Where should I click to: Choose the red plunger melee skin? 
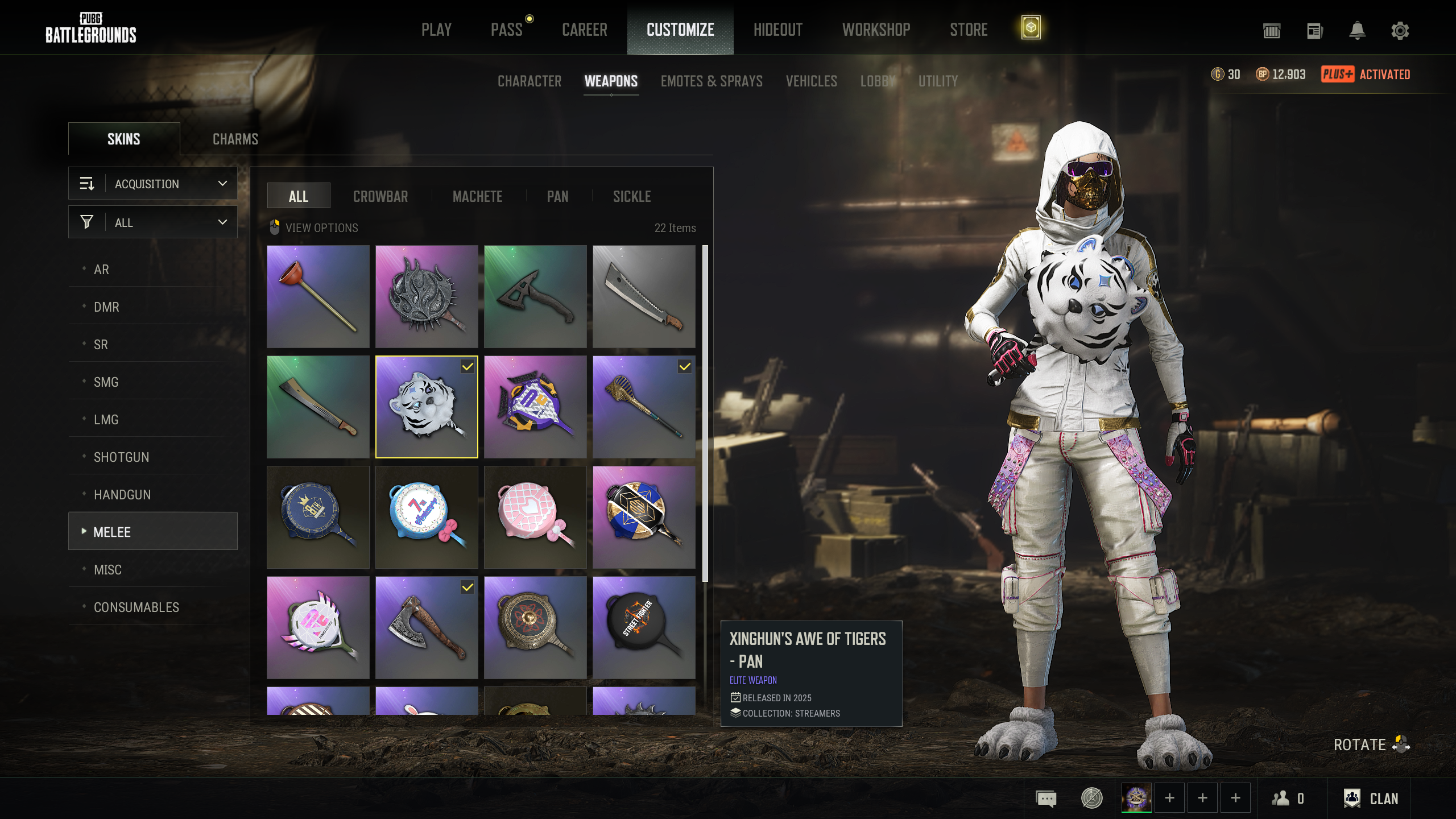point(318,296)
